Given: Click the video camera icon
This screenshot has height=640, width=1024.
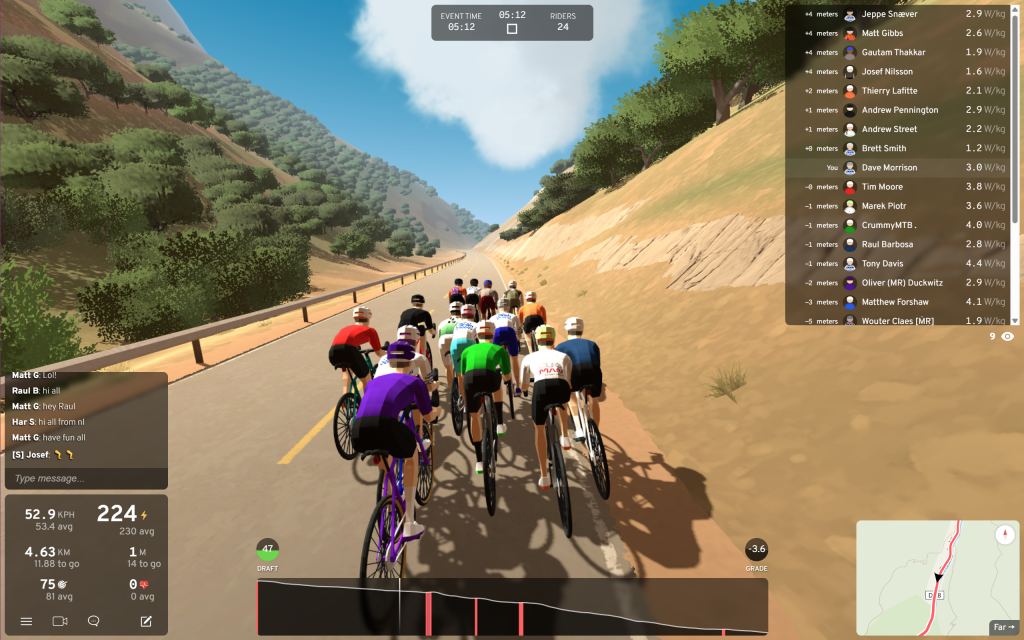Looking at the screenshot, I should coord(59,621).
